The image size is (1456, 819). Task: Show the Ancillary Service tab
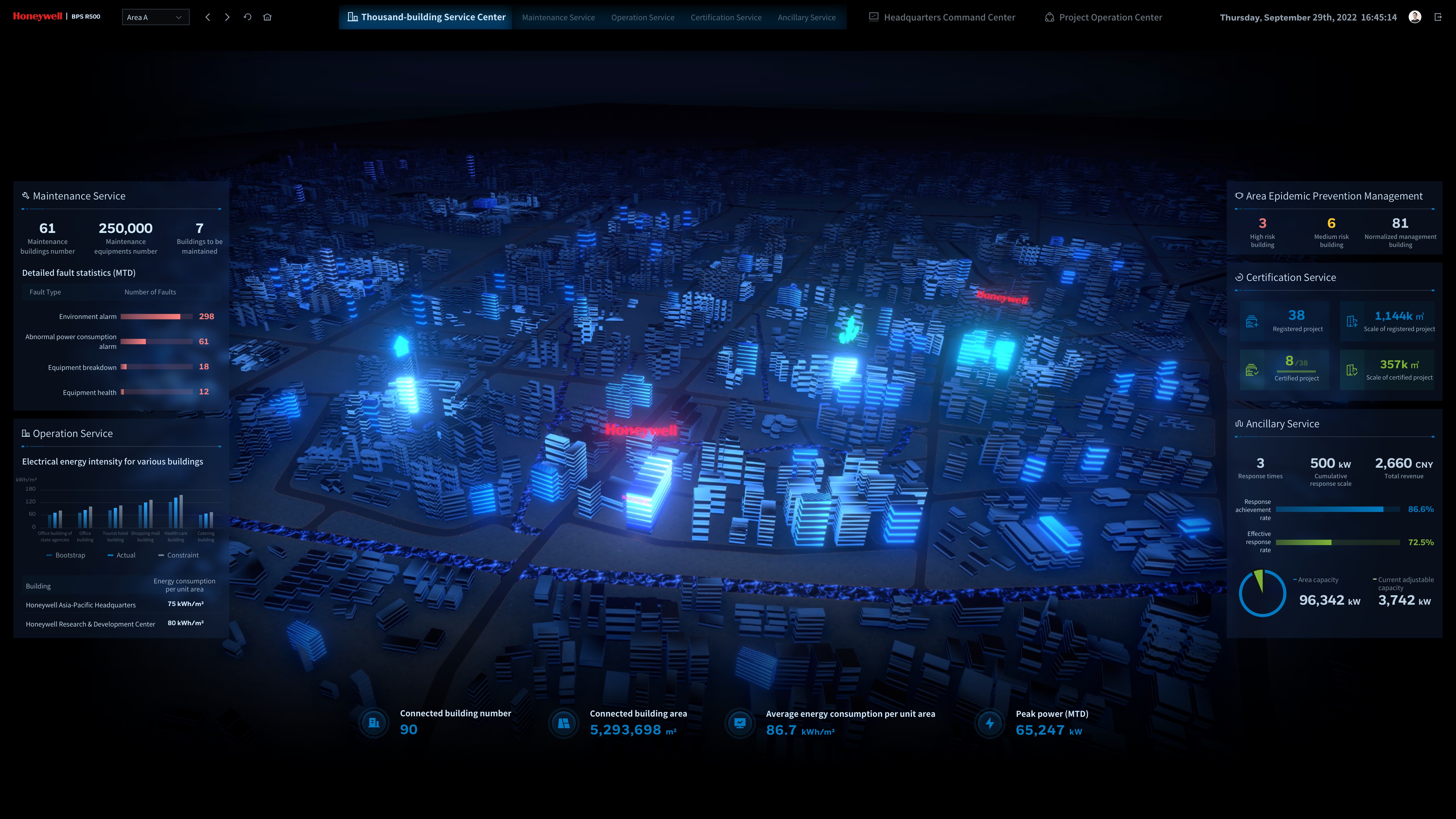[x=806, y=18]
